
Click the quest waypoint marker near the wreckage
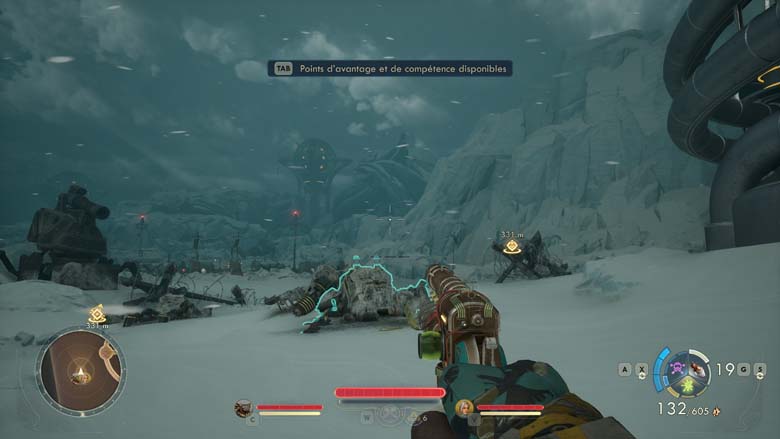[x=512, y=245]
